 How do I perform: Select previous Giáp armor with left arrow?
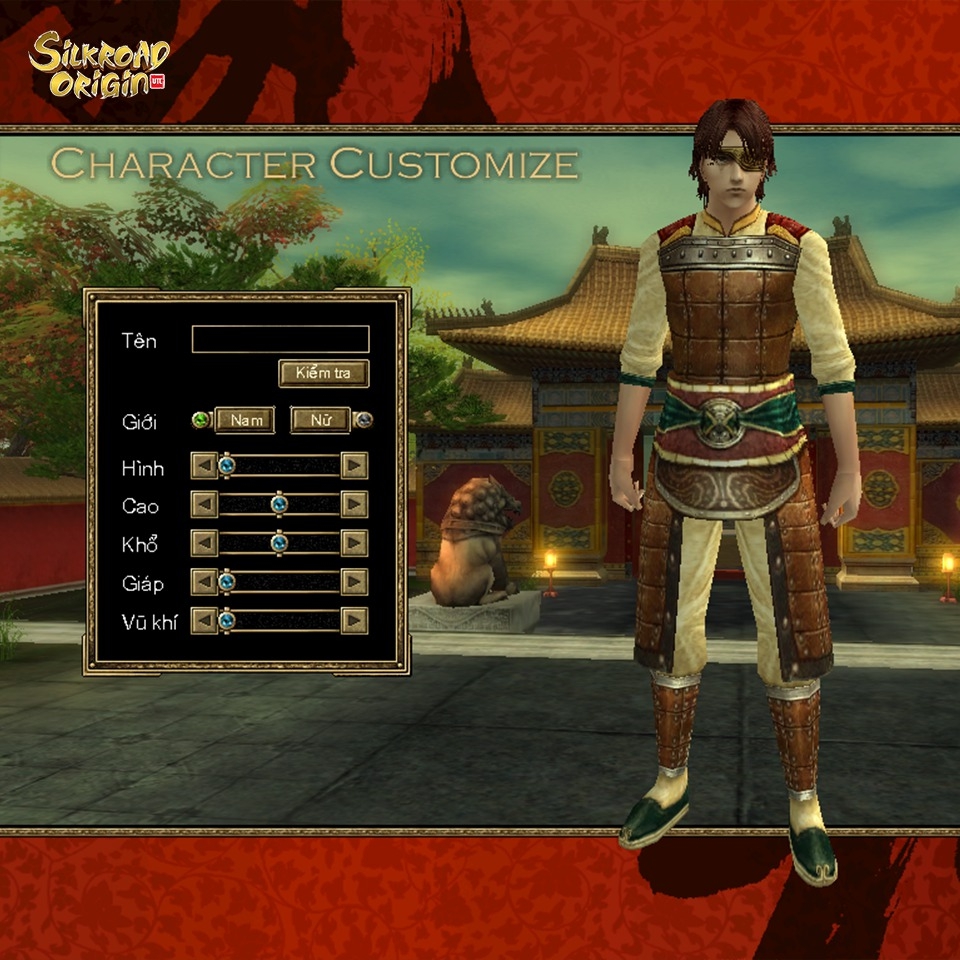[204, 582]
